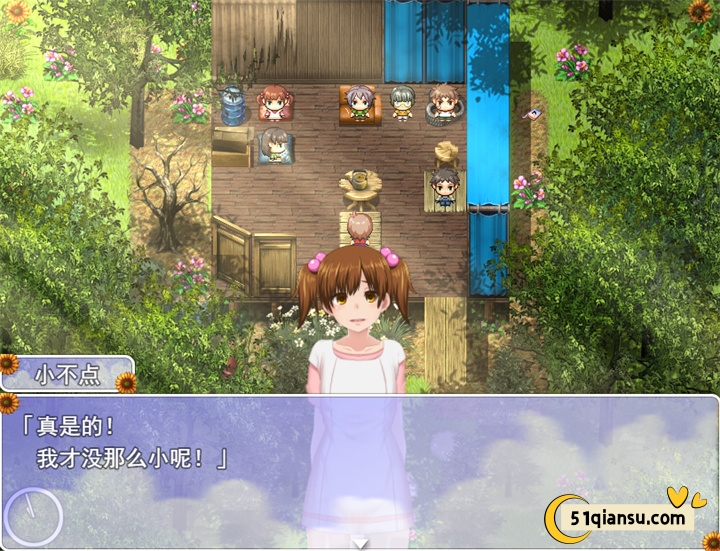Click the dialogue continue arrow

click(360, 543)
